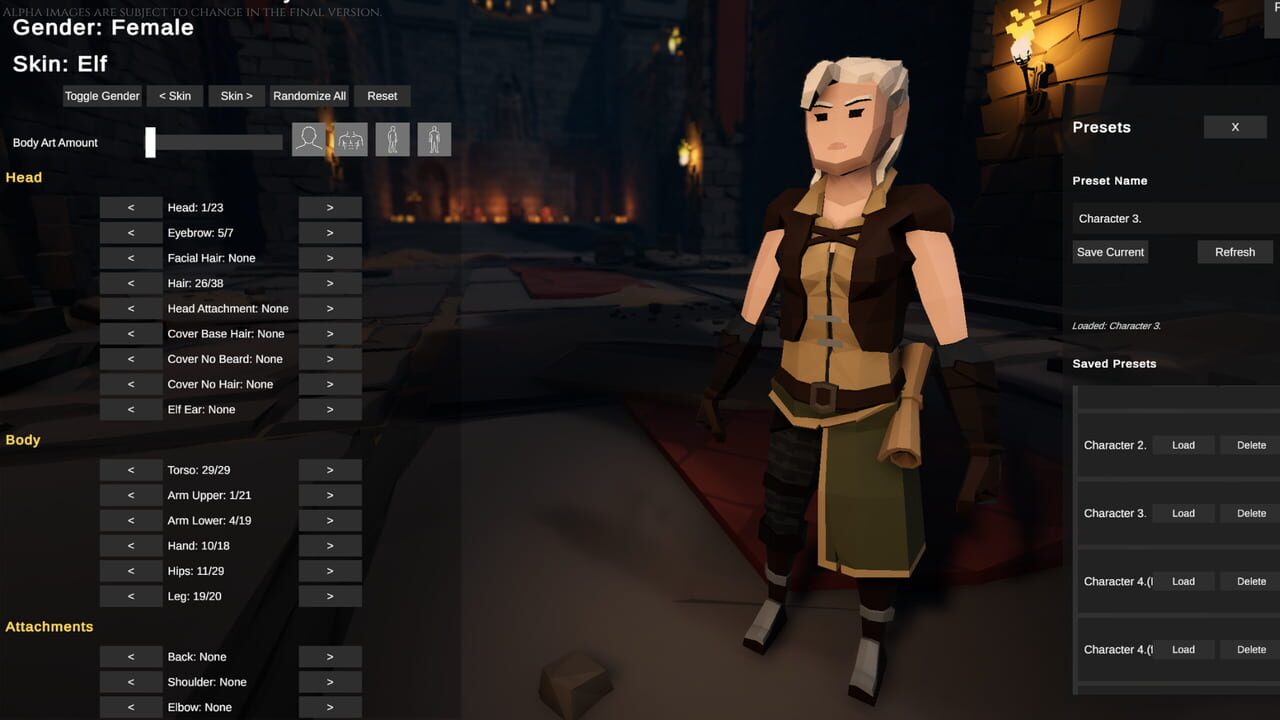Screen dimensions: 1280x720
Task: Click the muscular torso preview icon
Action: coord(351,139)
